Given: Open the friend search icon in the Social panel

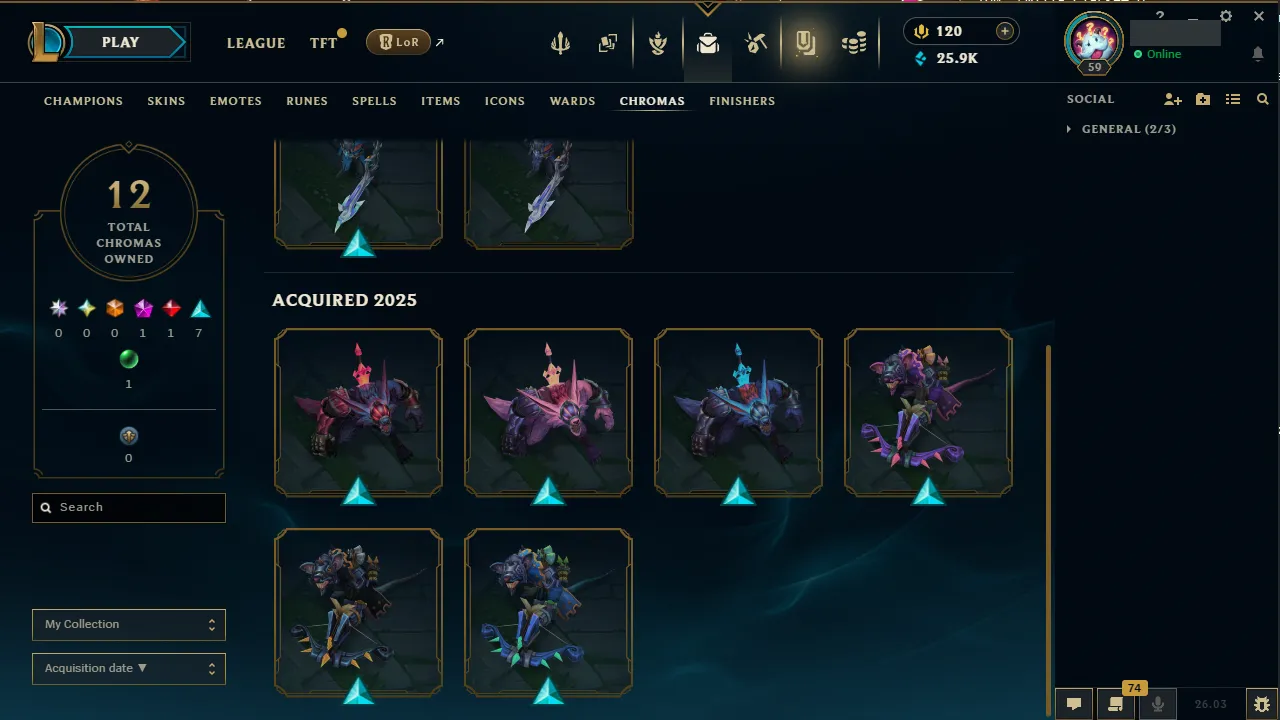Looking at the screenshot, I should [x=1262, y=99].
